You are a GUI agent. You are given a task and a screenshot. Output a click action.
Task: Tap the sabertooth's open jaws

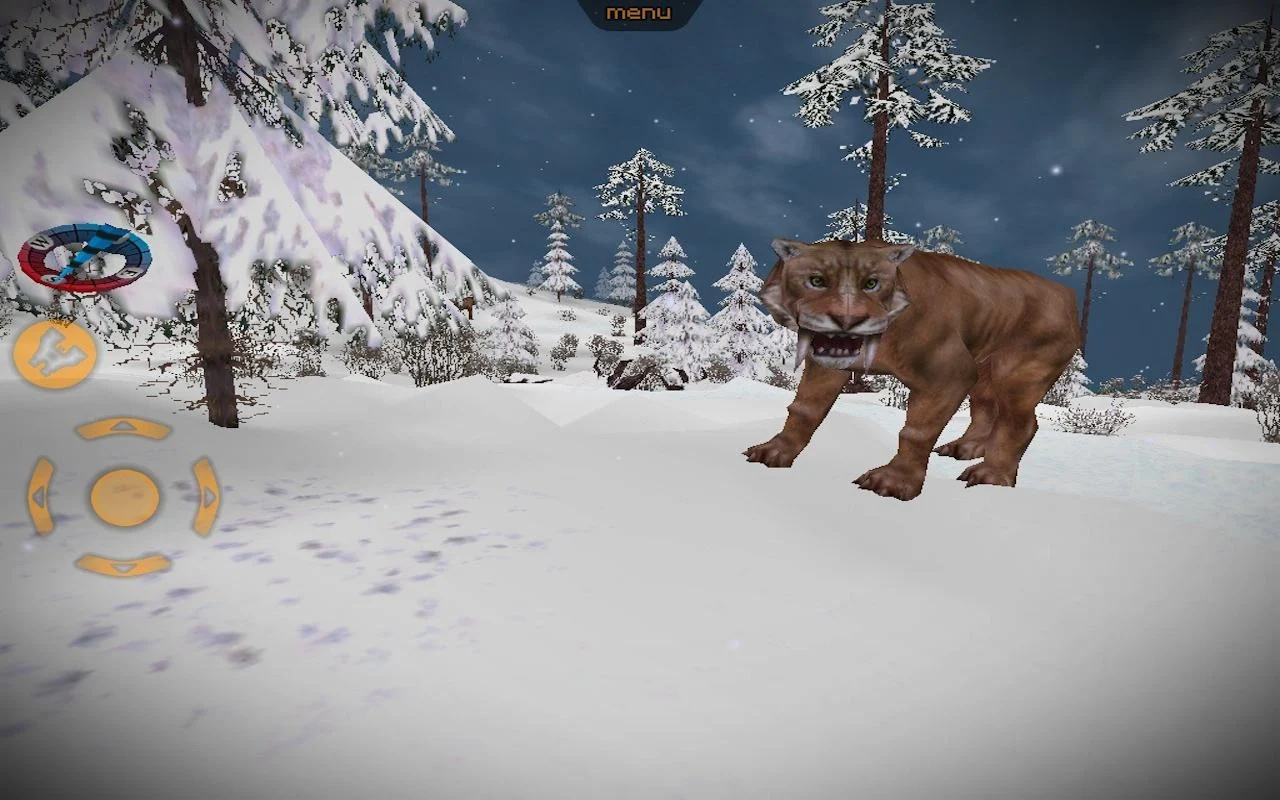836,348
